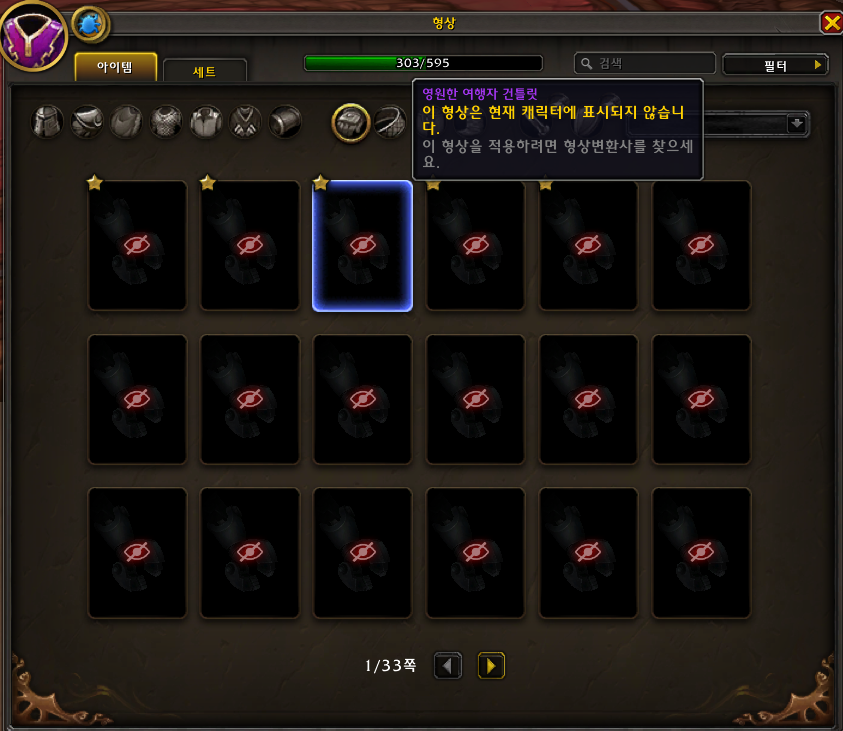Expand the dropdown arrow beside the slot icons
Screen dimensions: 843x731
point(797,124)
